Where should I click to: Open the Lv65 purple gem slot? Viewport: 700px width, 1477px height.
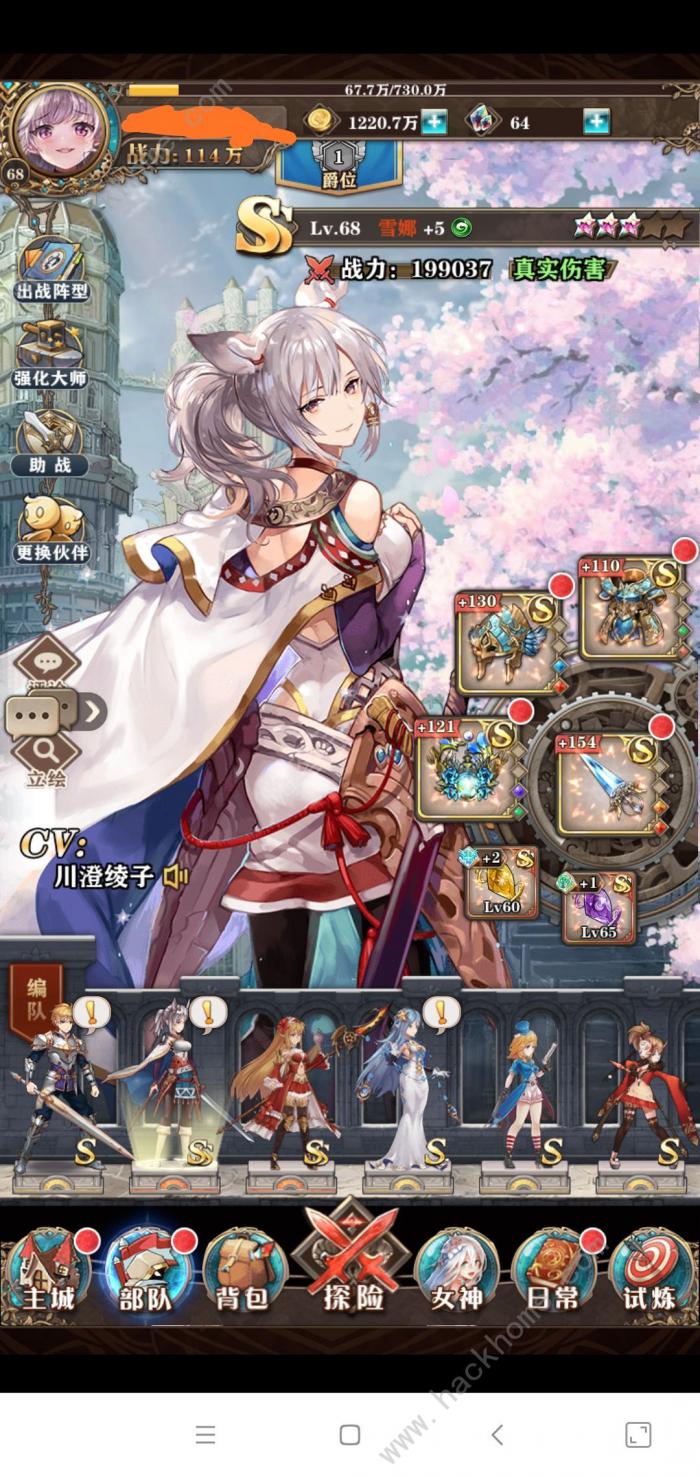tap(598, 908)
